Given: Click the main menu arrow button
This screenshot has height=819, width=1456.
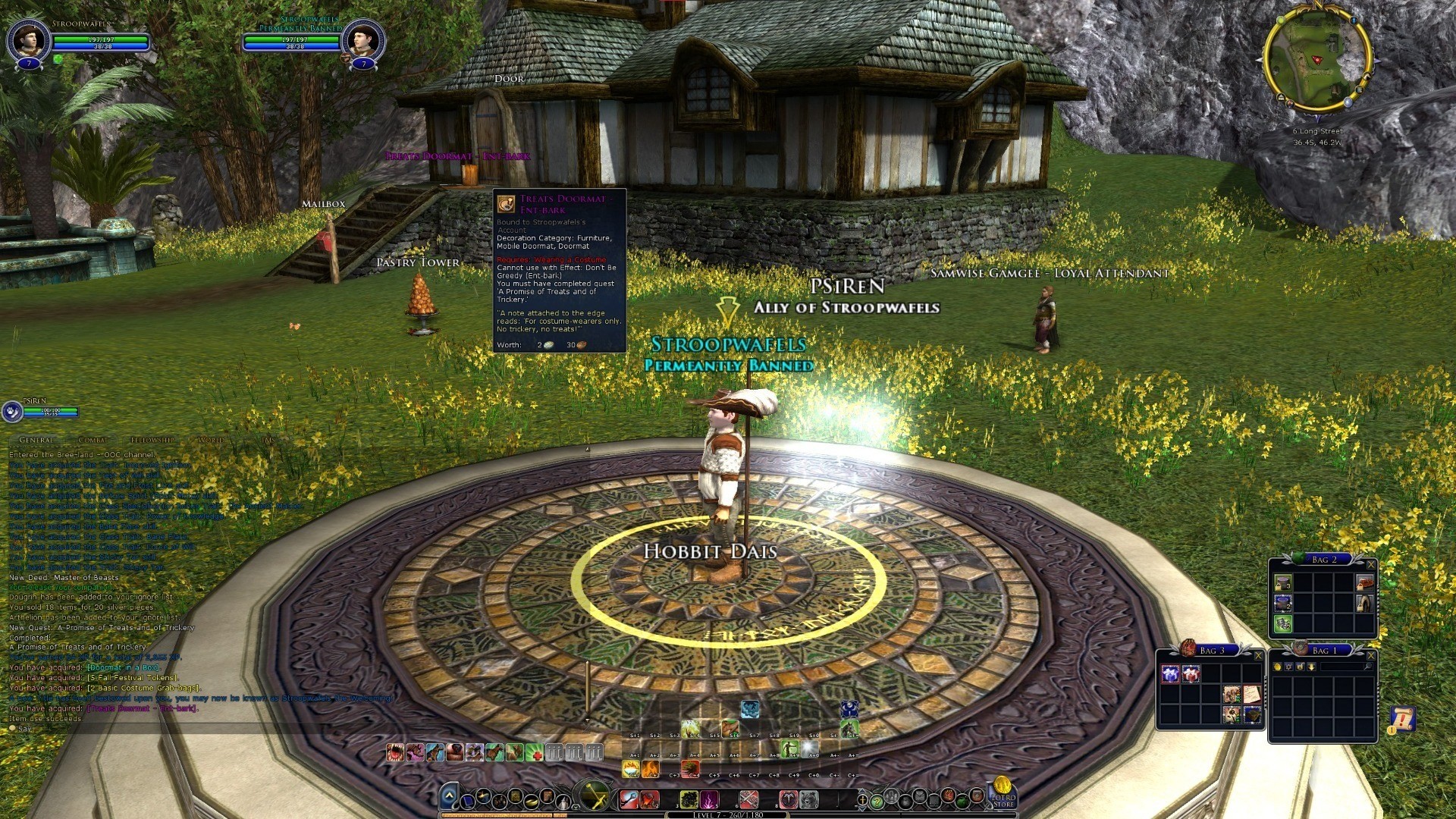Looking at the screenshot, I should (449, 796).
